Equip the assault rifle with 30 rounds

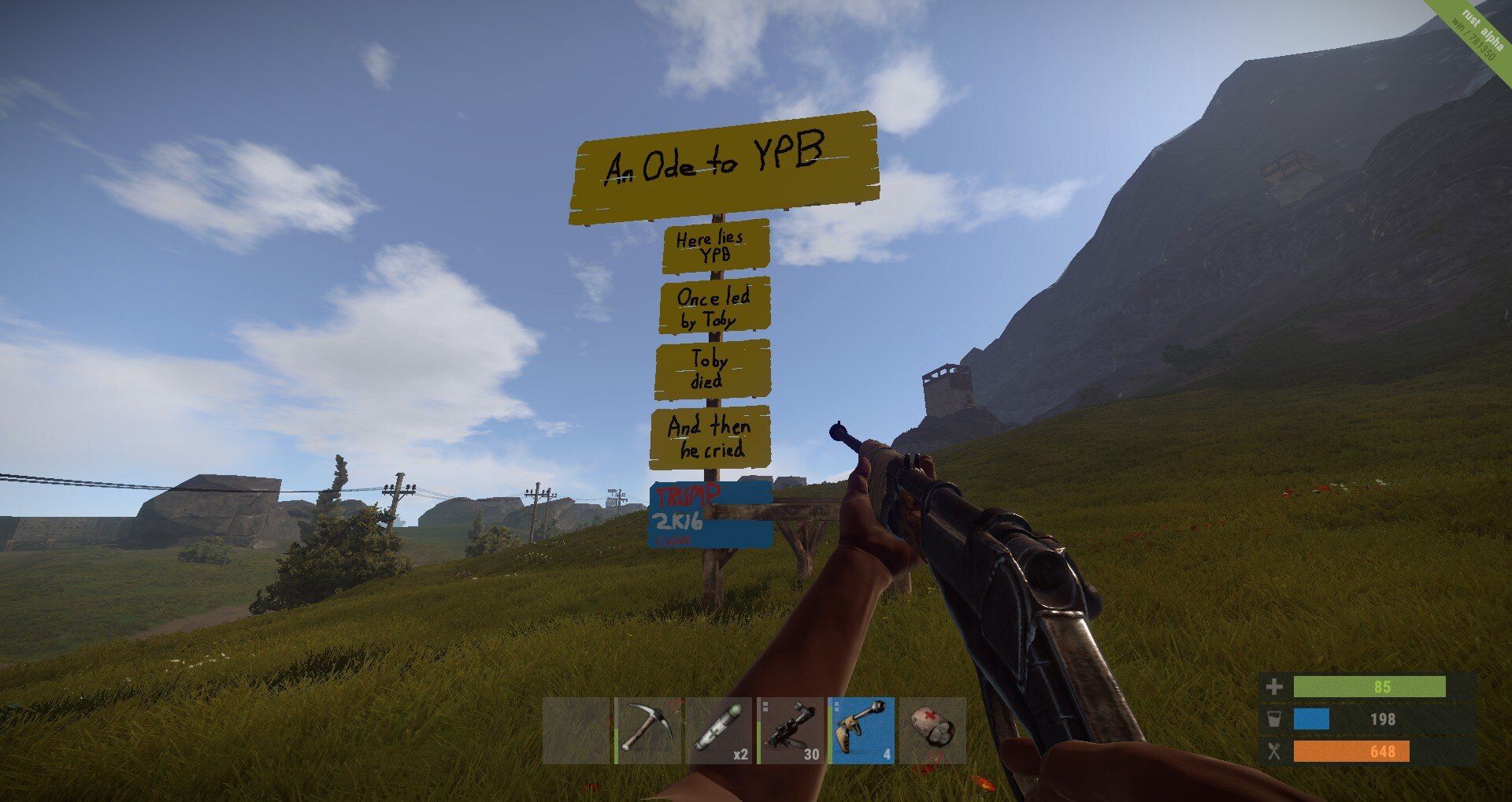coord(790,730)
